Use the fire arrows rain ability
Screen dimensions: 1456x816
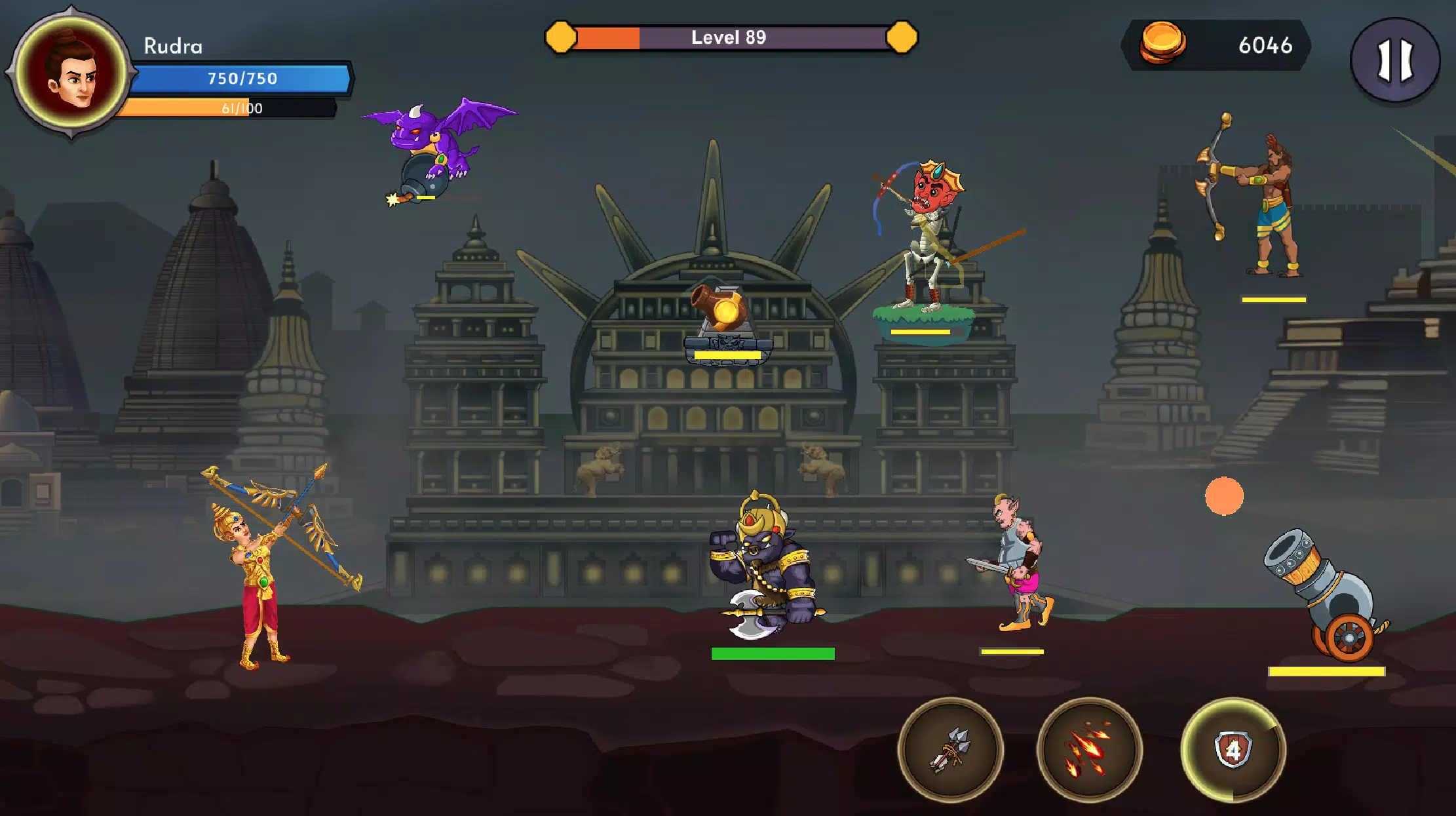[x=1089, y=749]
